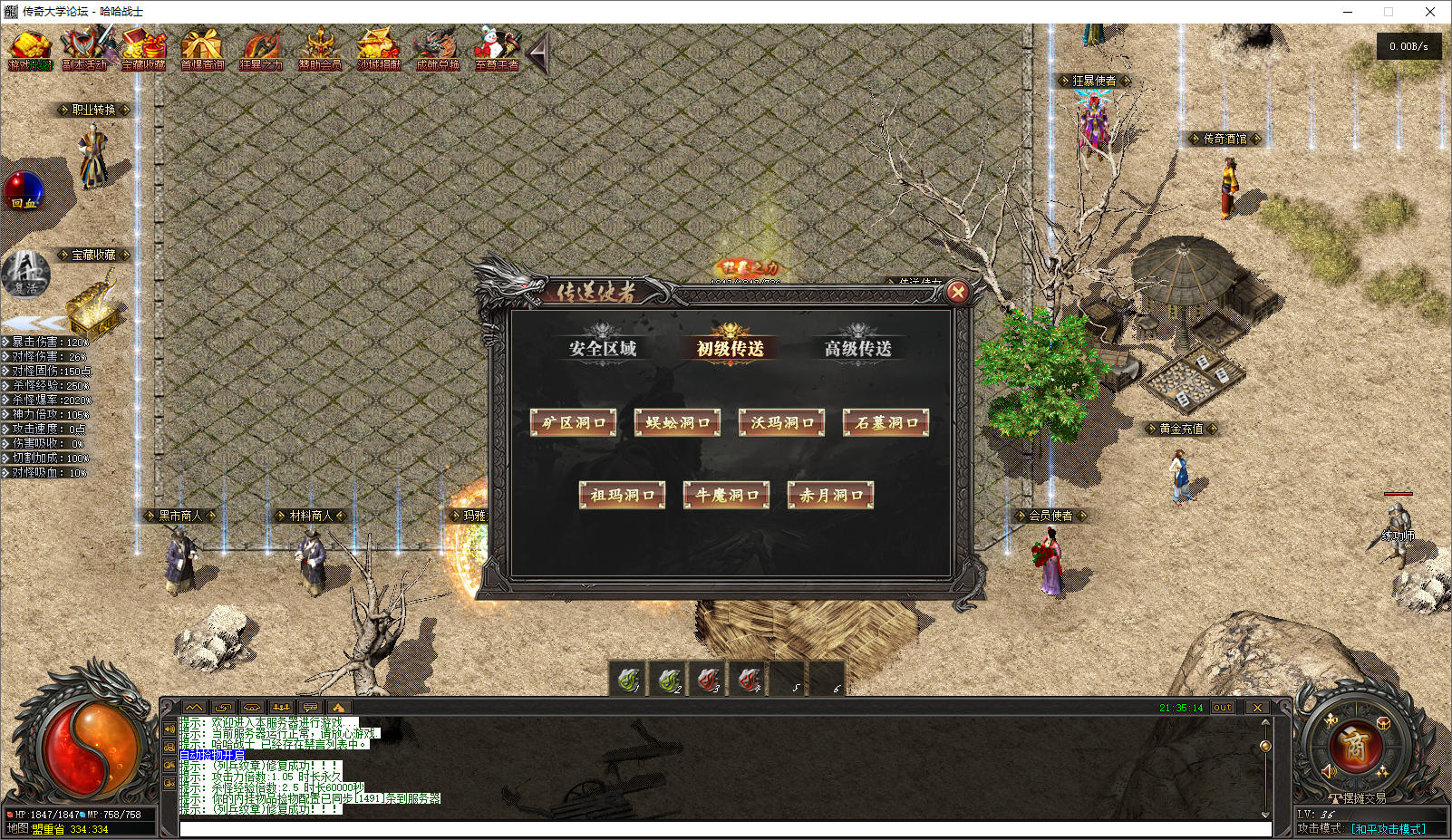
Task: Choose the 赤月洞口 teleport button
Action: pos(831,495)
